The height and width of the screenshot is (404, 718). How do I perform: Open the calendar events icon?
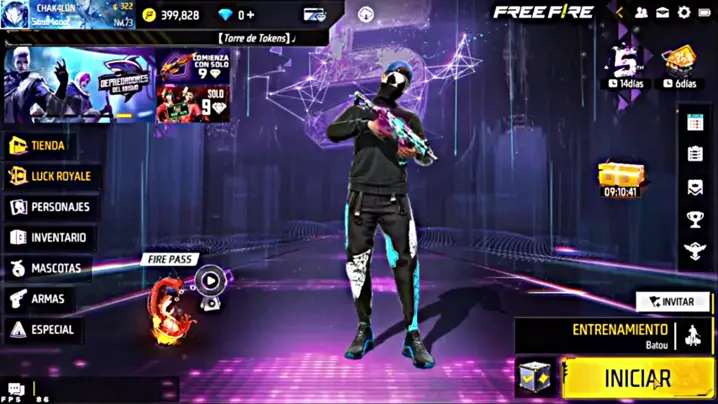pos(695,123)
